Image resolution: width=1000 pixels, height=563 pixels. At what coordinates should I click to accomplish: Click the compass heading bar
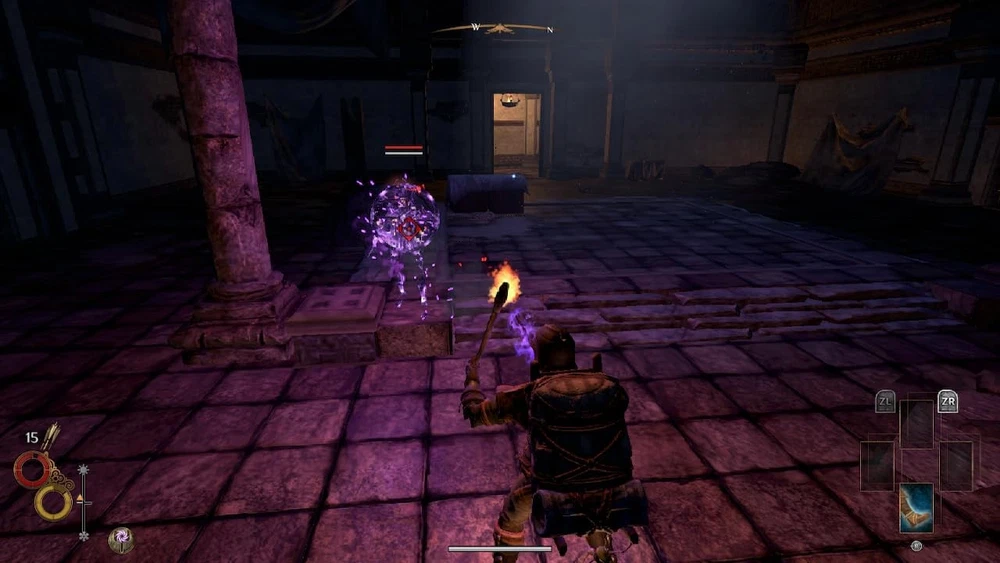point(493,29)
